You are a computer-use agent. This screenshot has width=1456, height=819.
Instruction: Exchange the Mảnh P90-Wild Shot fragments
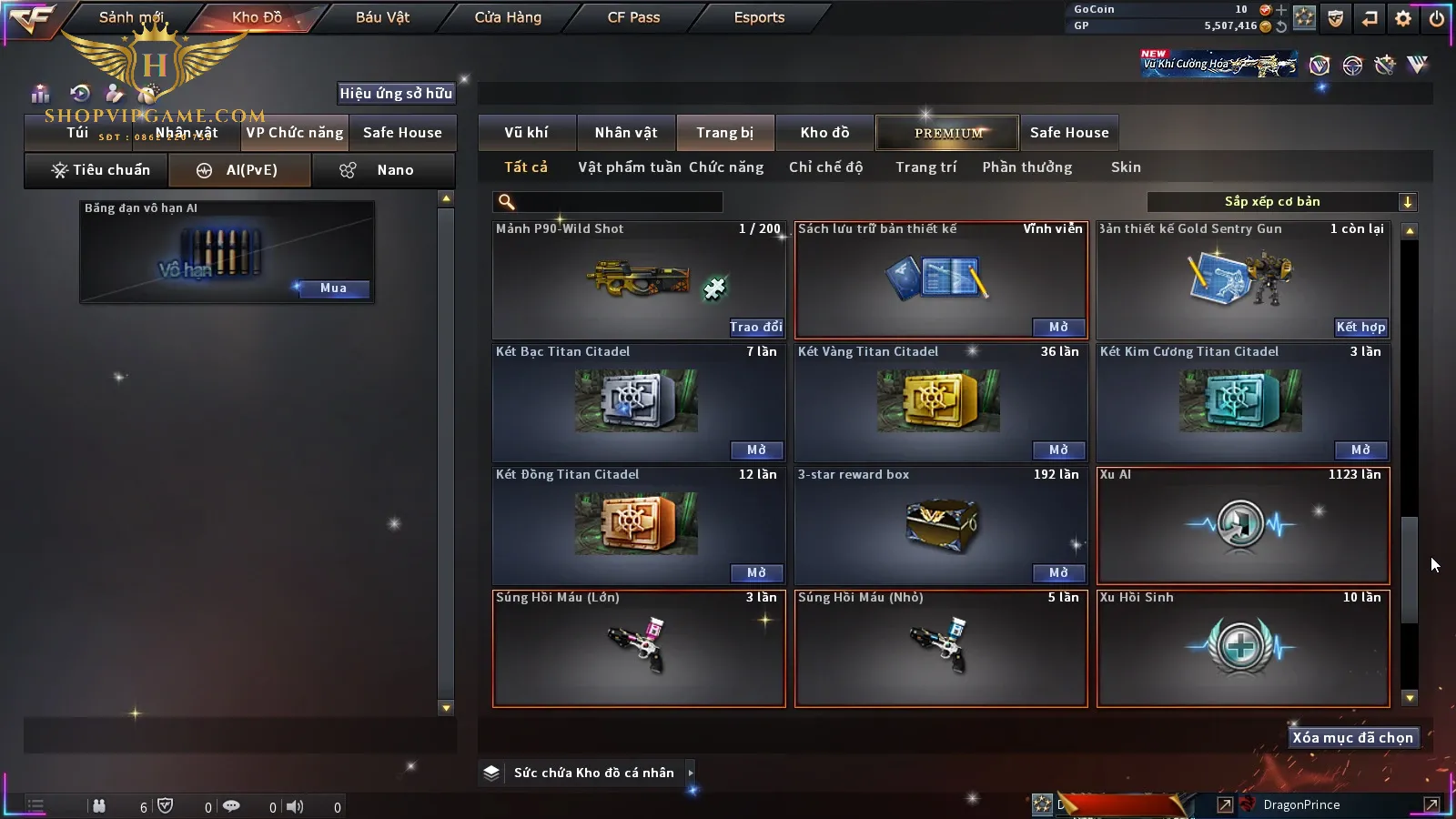(755, 327)
